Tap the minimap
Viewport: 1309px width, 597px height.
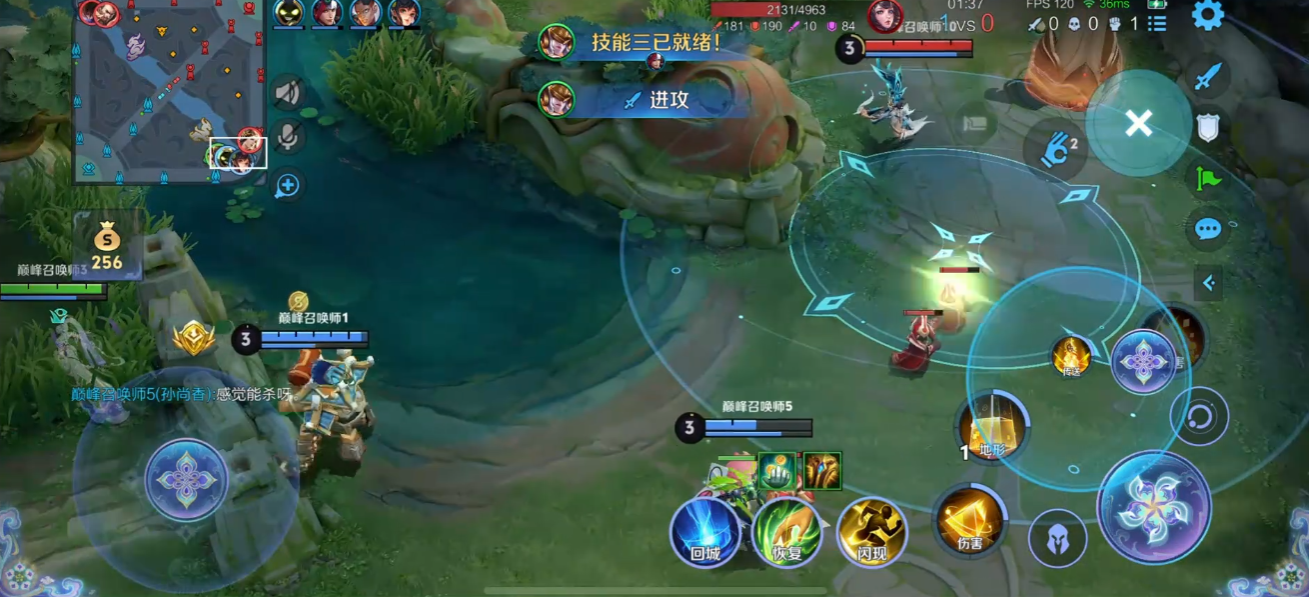(170, 93)
